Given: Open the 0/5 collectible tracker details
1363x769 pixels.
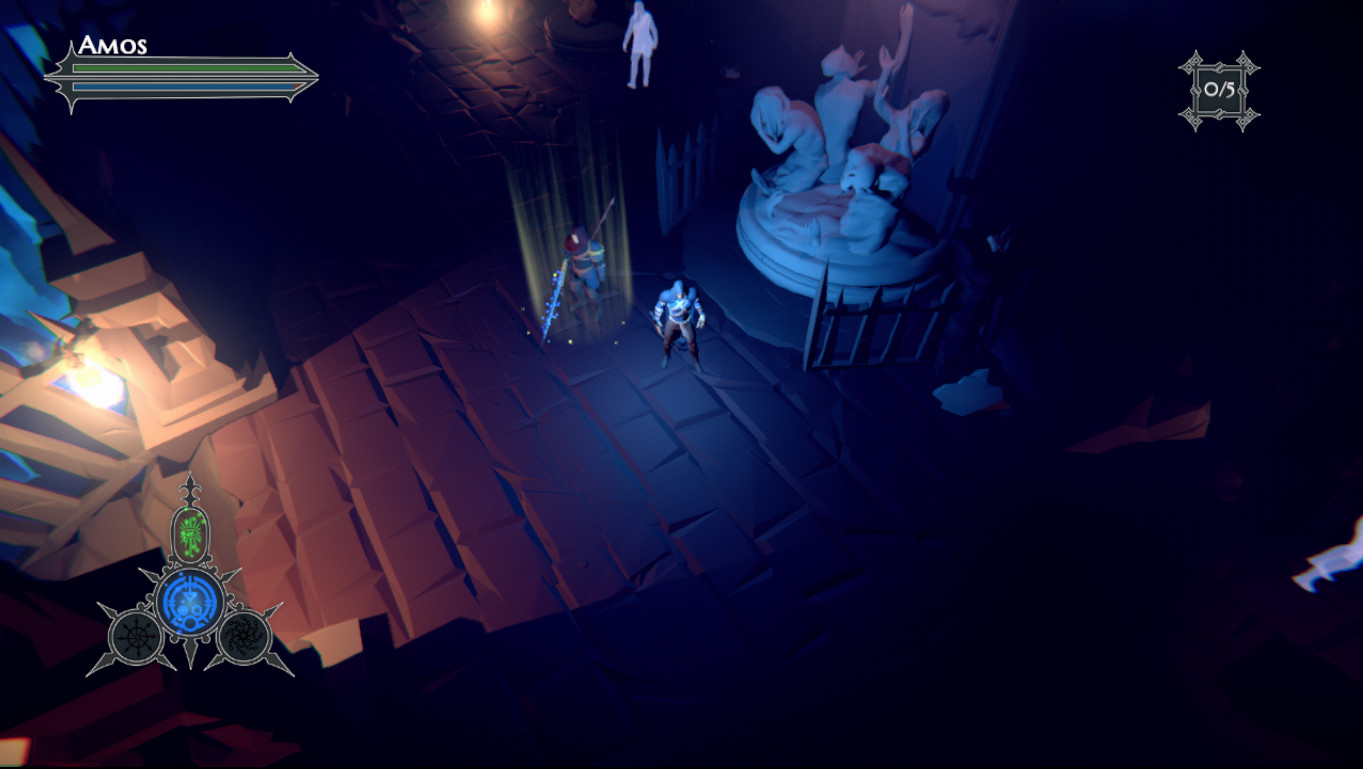Looking at the screenshot, I should click(1219, 89).
